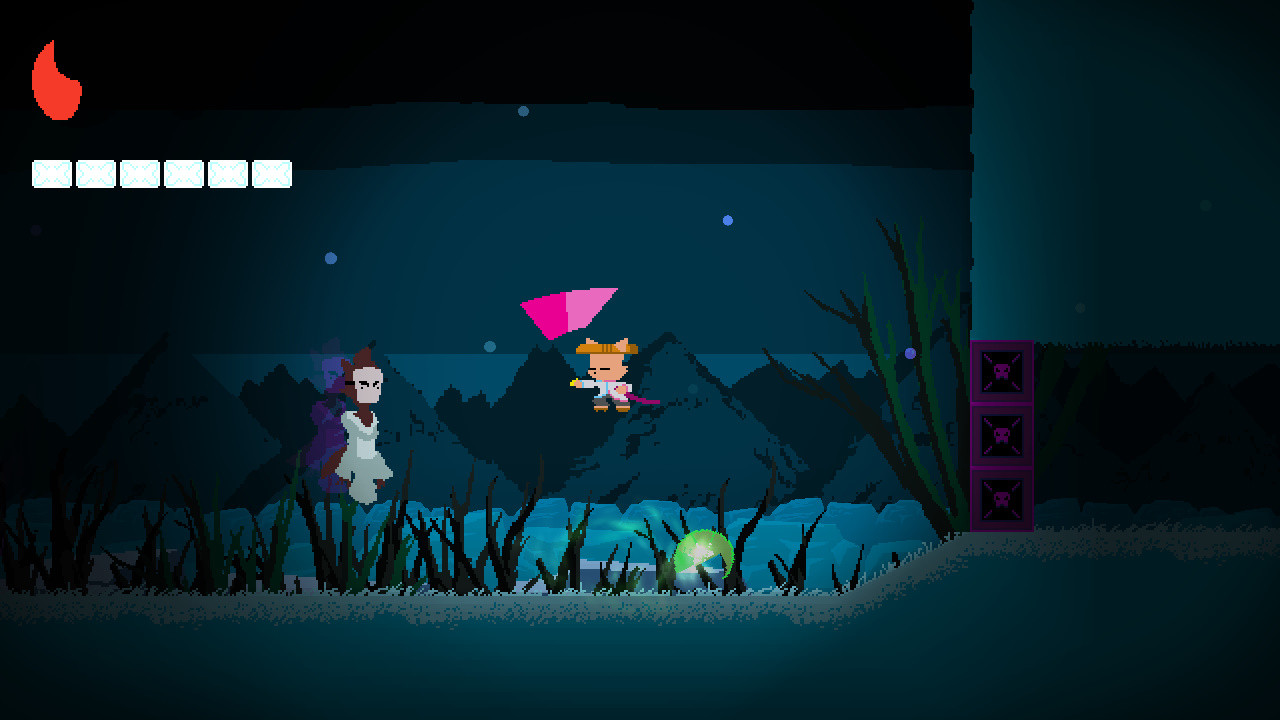Expand the HUD energy bar row
1280x720 pixels.
(x=160, y=173)
